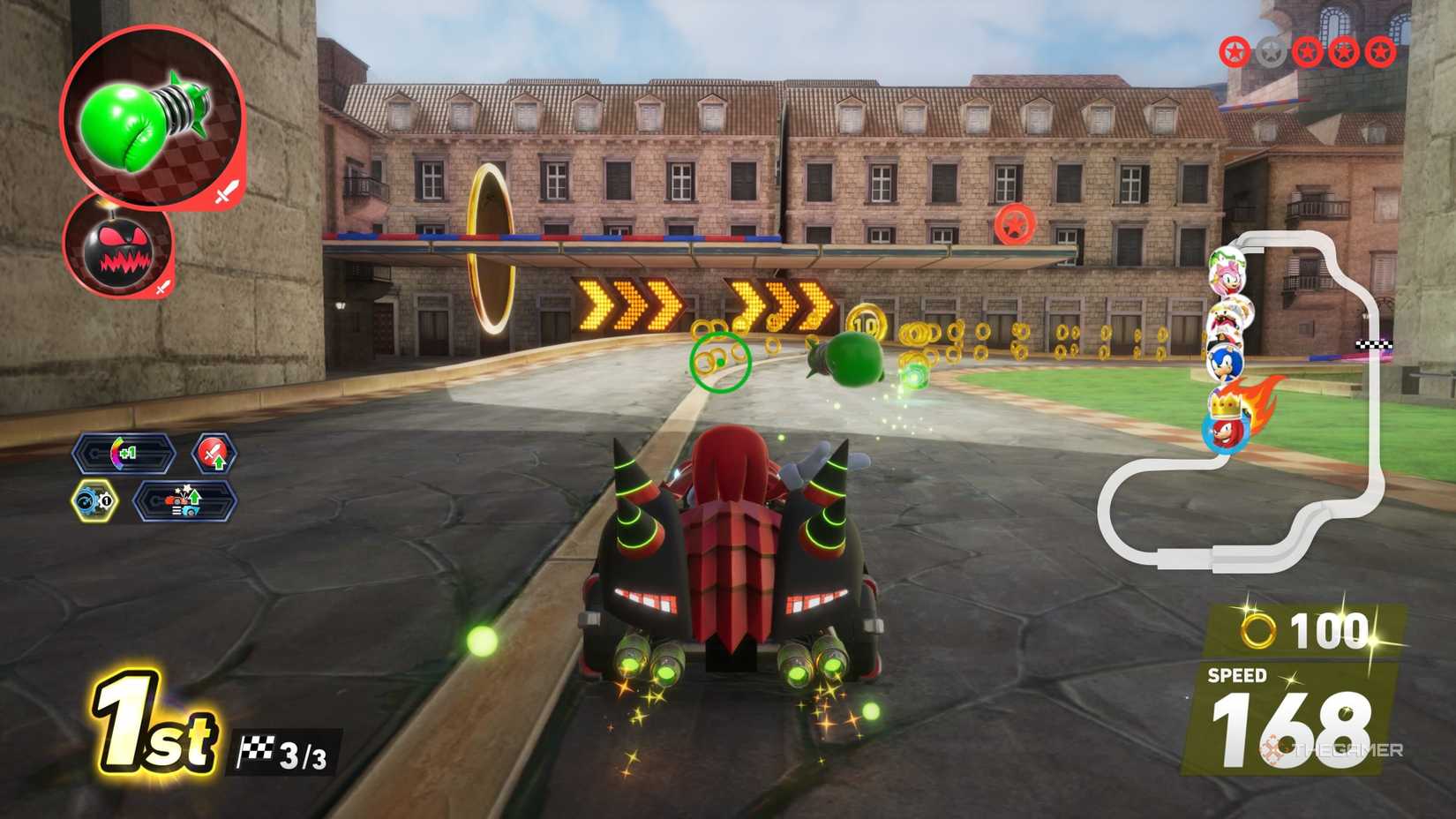Viewport: 1456px width, 819px height.
Task: Click the grayed-out star at top right
Action: pyautogui.click(x=1269, y=50)
